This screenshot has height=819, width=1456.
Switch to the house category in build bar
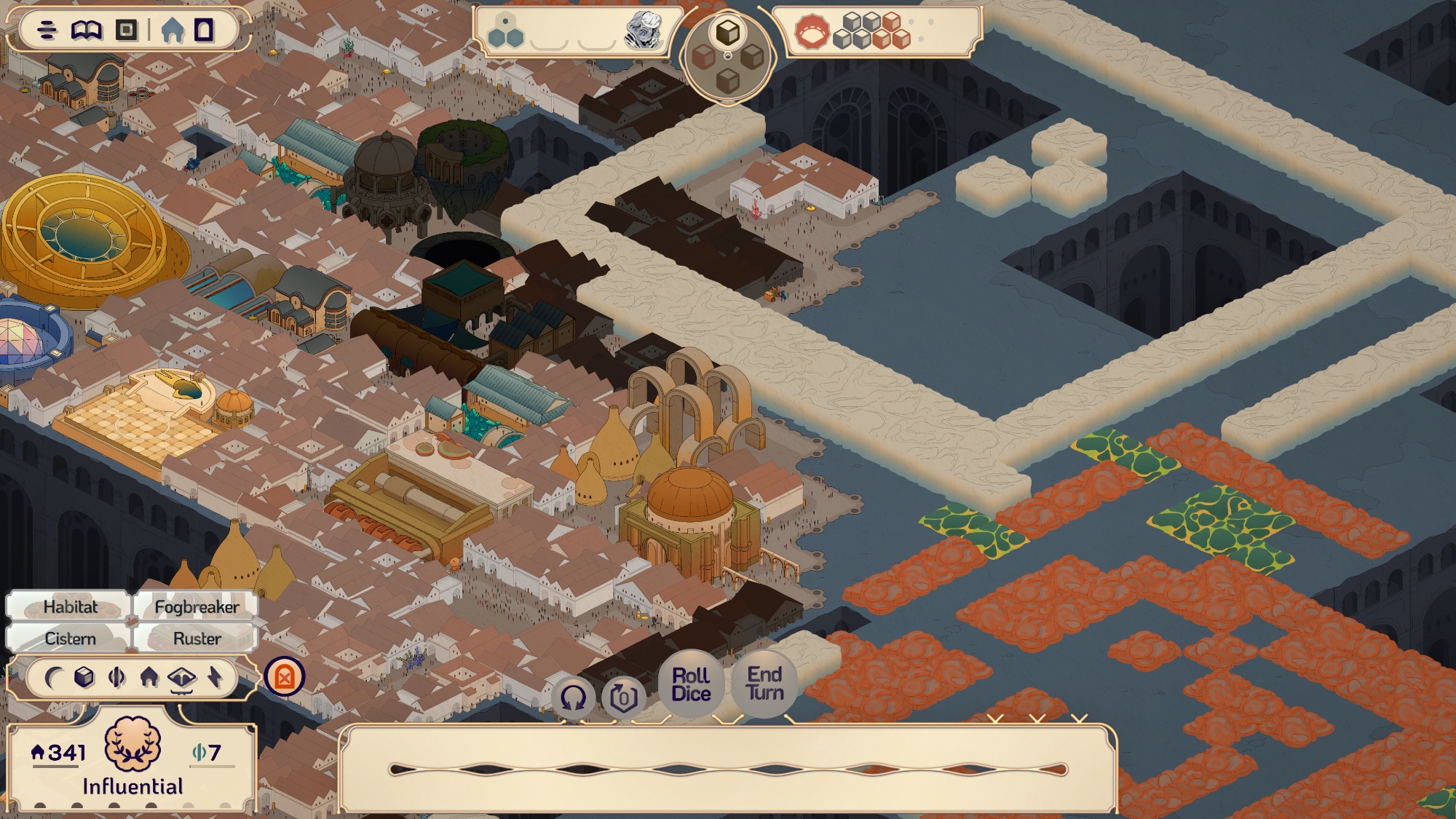(149, 678)
